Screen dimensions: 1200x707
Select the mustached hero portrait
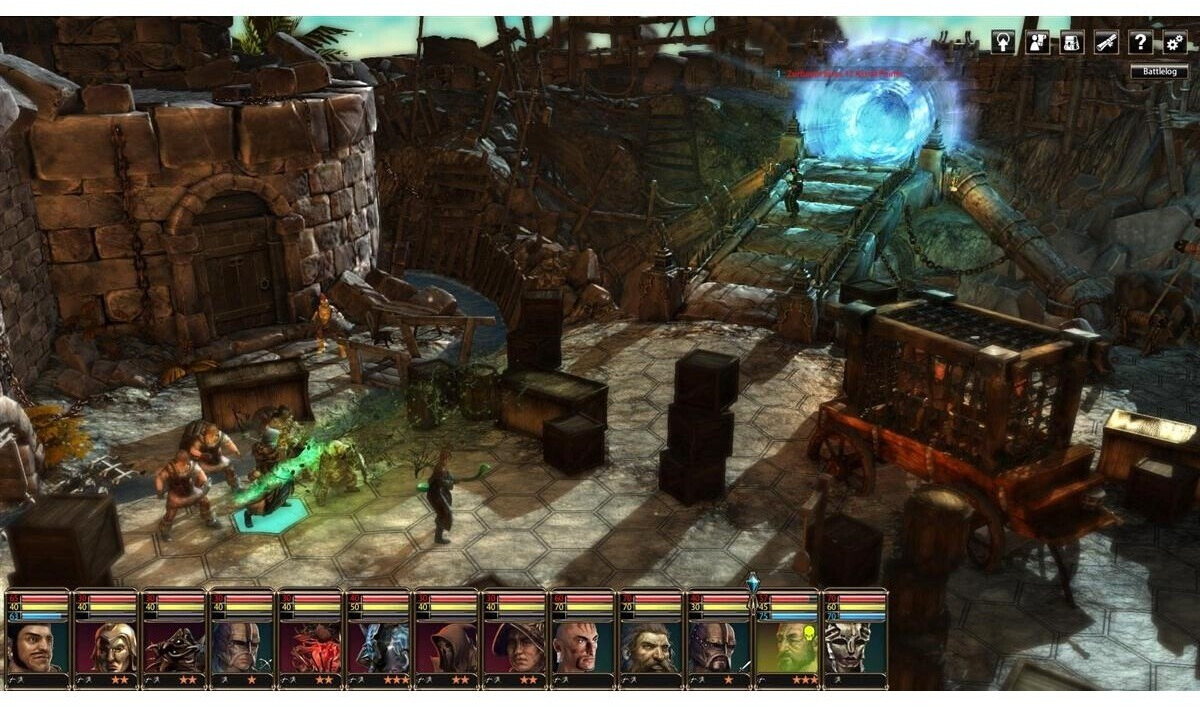point(37,647)
